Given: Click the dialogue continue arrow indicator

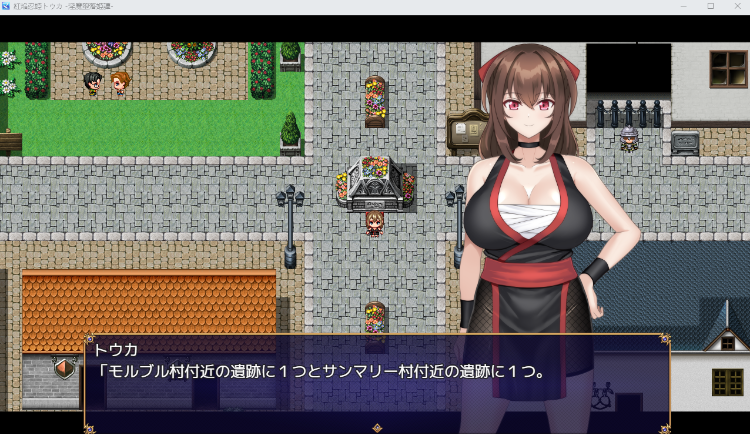Looking at the screenshot, I should (377, 427).
